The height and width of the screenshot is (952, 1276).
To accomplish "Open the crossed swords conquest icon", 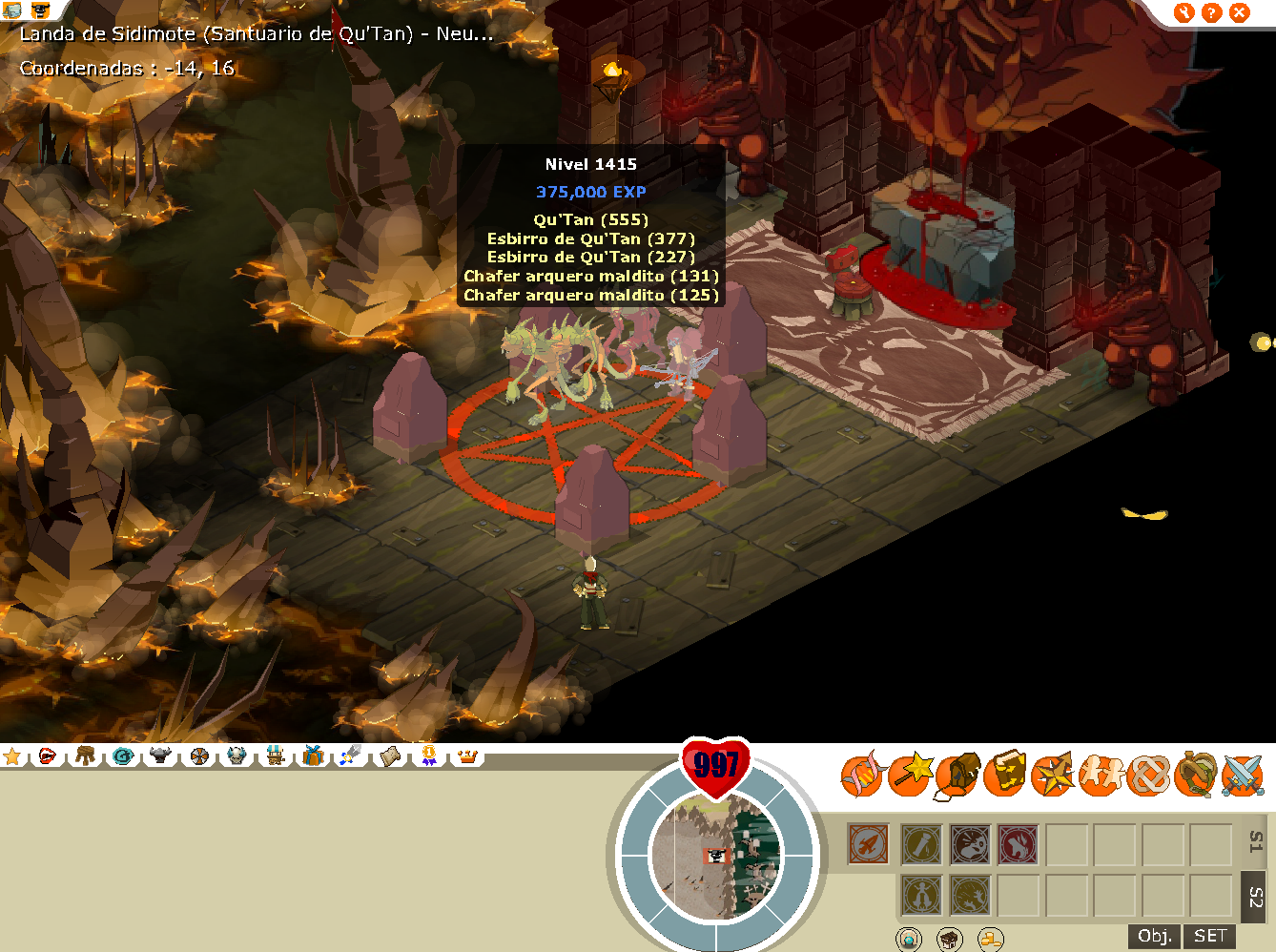I will click(1243, 775).
